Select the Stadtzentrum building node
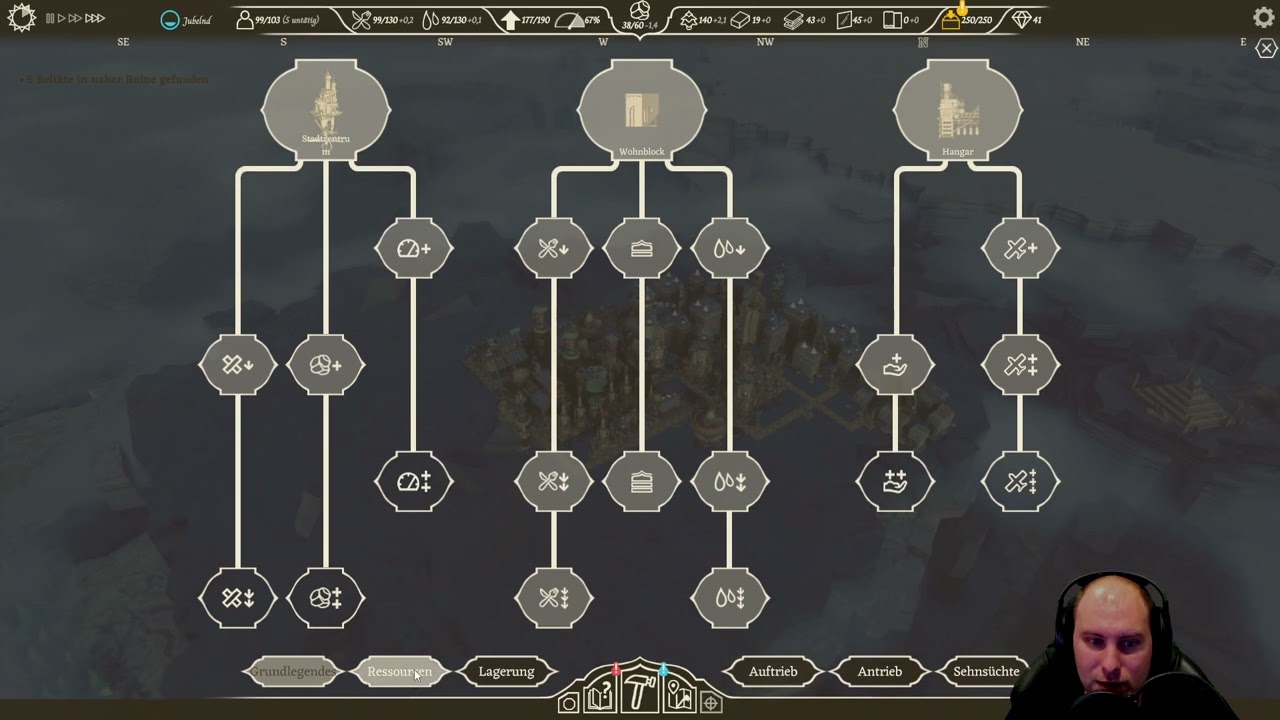 [326, 108]
